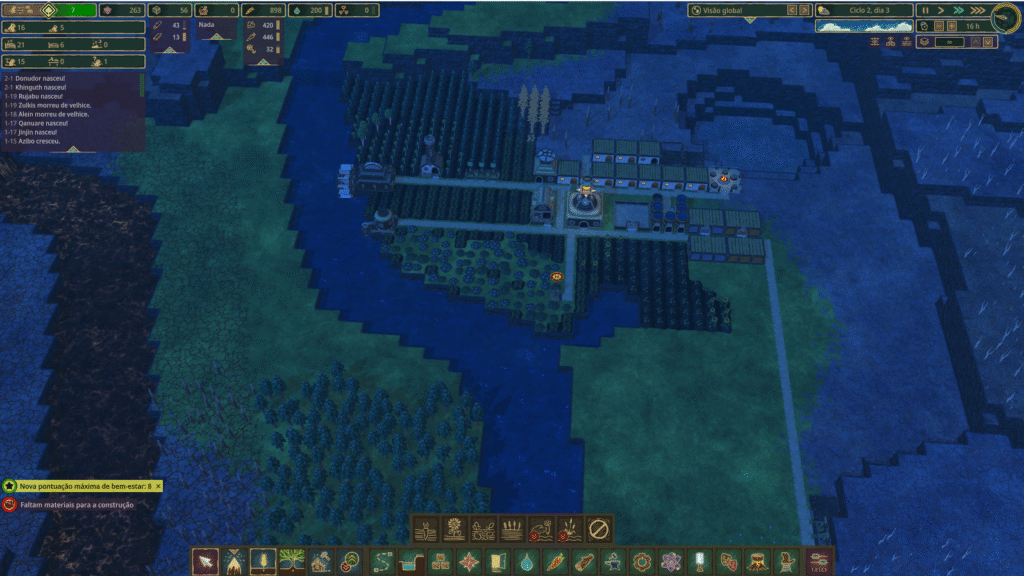The height and width of the screenshot is (576, 1024).
Task: Open the gear mechanical power category
Action: click(x=642, y=561)
